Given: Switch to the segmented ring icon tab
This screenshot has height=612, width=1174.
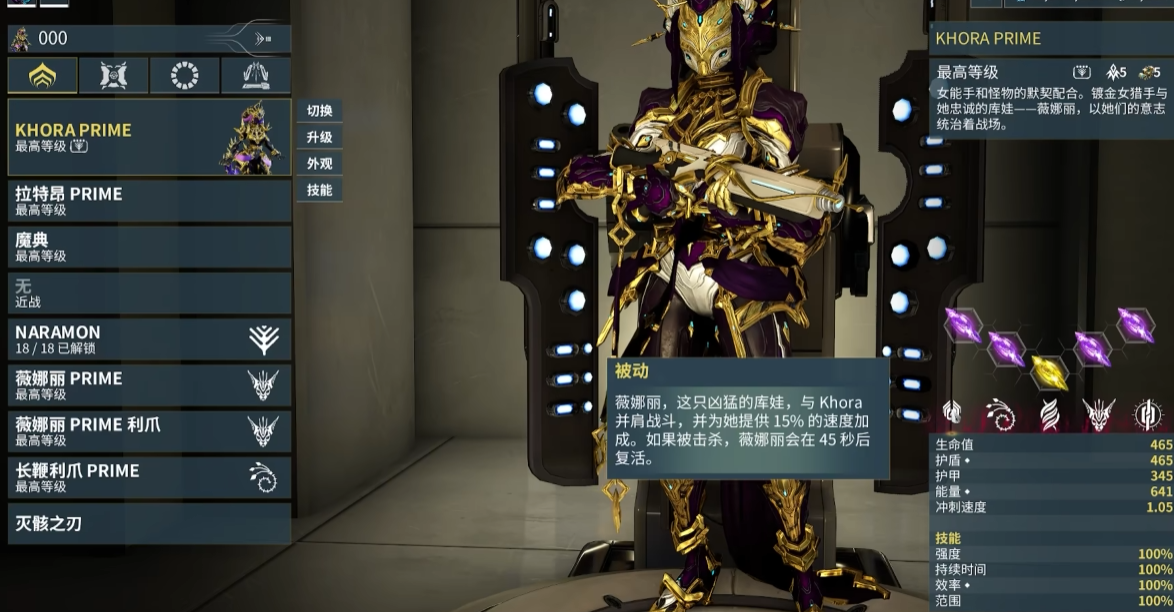Looking at the screenshot, I should 184,76.
